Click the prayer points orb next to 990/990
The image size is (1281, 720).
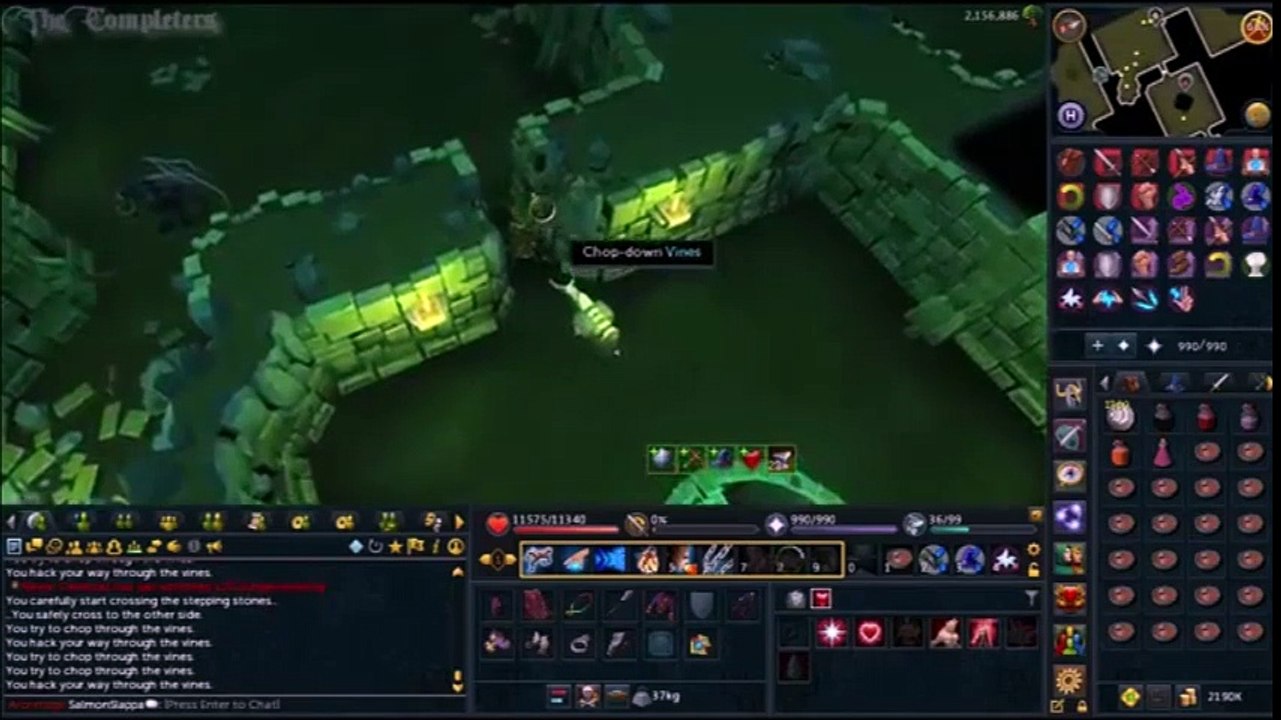click(776, 519)
